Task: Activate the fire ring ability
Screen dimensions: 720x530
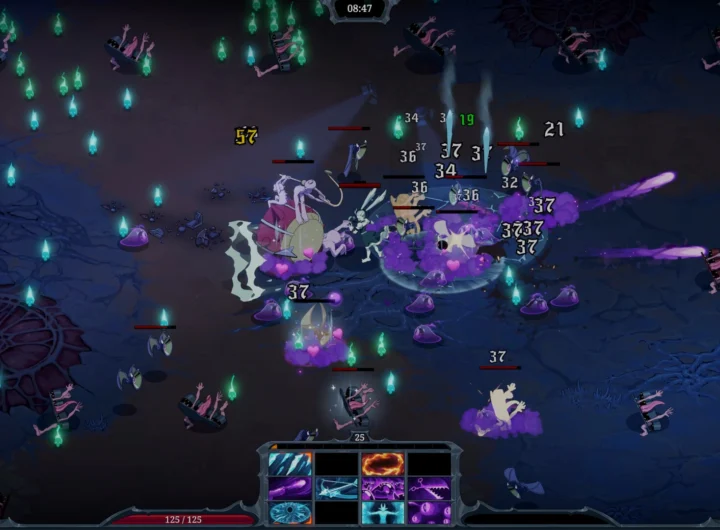Action: pos(381,464)
